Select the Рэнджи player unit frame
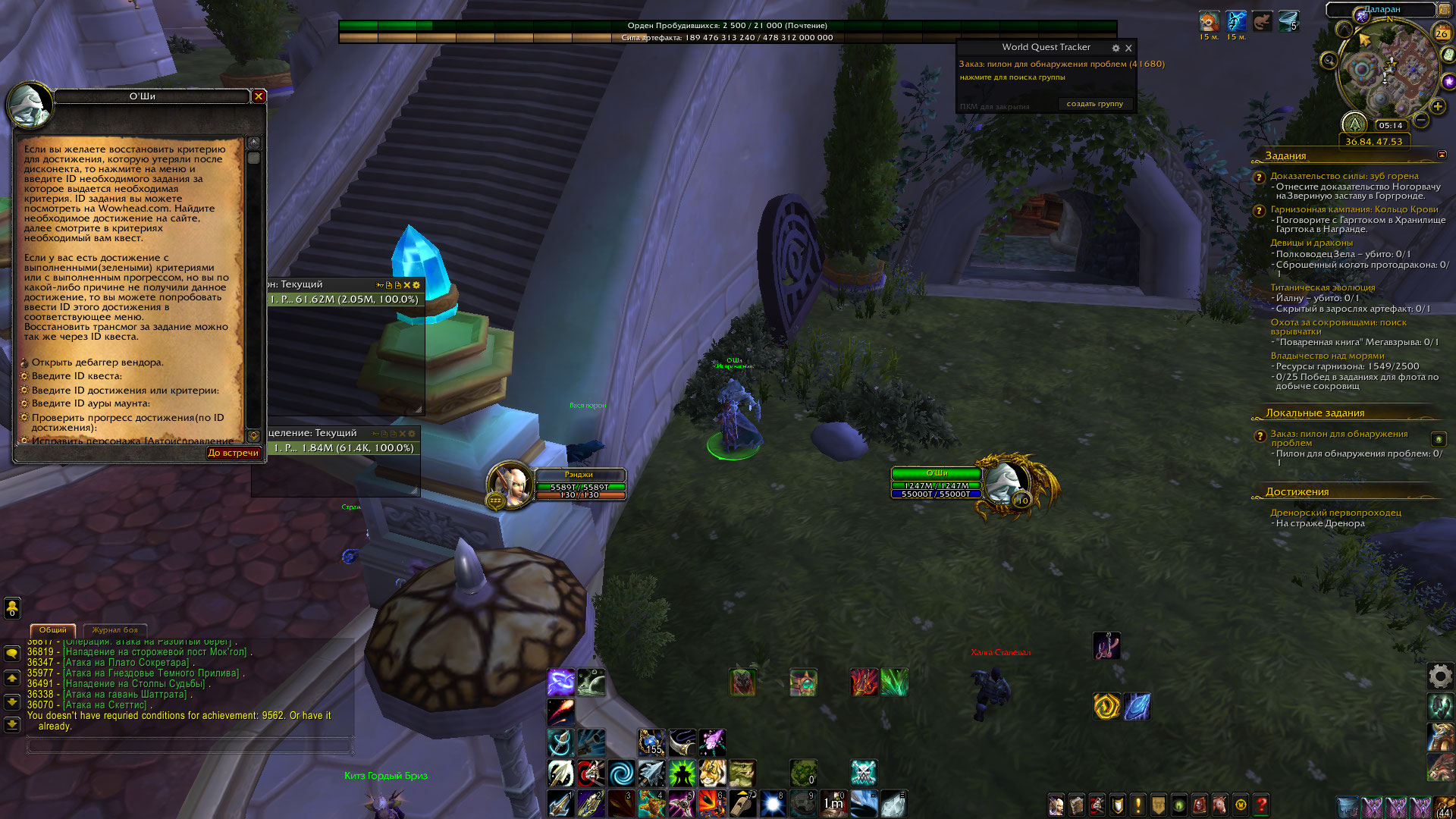The width and height of the screenshot is (1456, 819). [579, 485]
